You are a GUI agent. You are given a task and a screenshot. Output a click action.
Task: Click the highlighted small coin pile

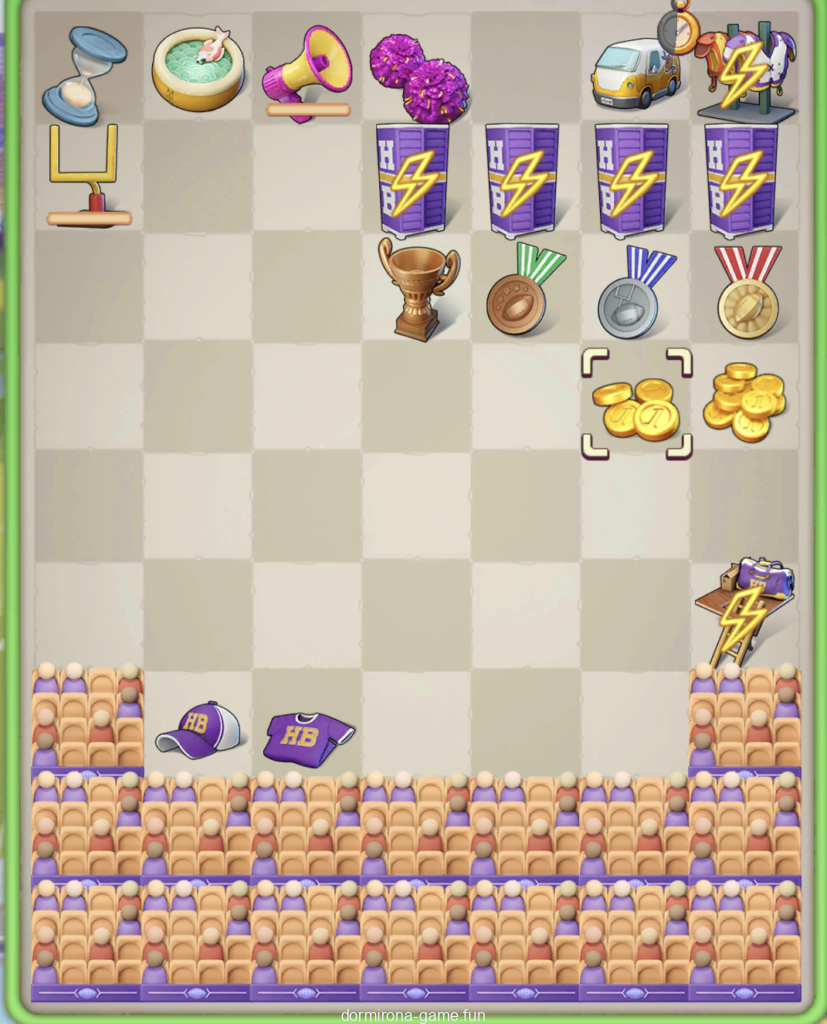pyautogui.click(x=636, y=405)
